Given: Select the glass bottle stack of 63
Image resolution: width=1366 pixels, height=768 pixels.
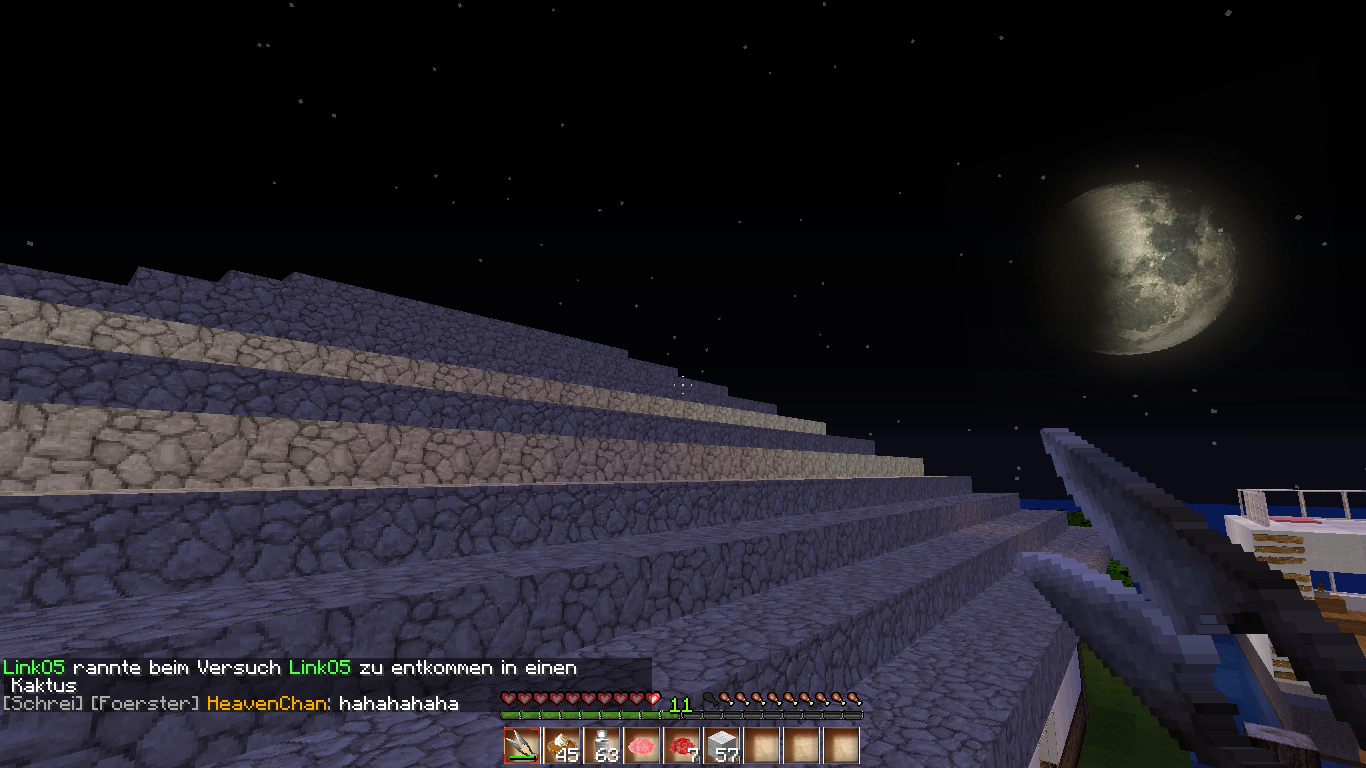Looking at the screenshot, I should point(602,746).
